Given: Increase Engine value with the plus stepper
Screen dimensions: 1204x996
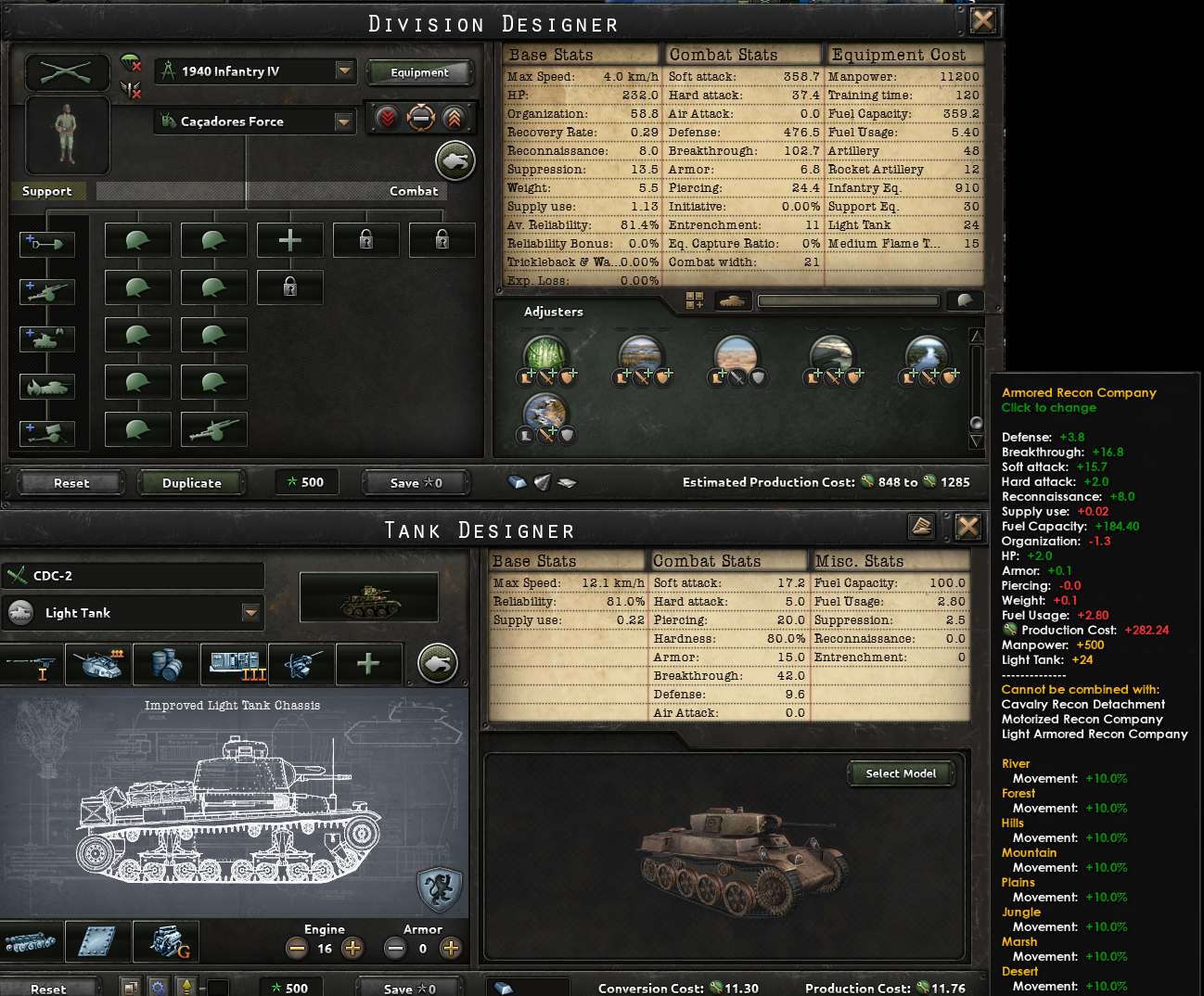Looking at the screenshot, I should (352, 948).
